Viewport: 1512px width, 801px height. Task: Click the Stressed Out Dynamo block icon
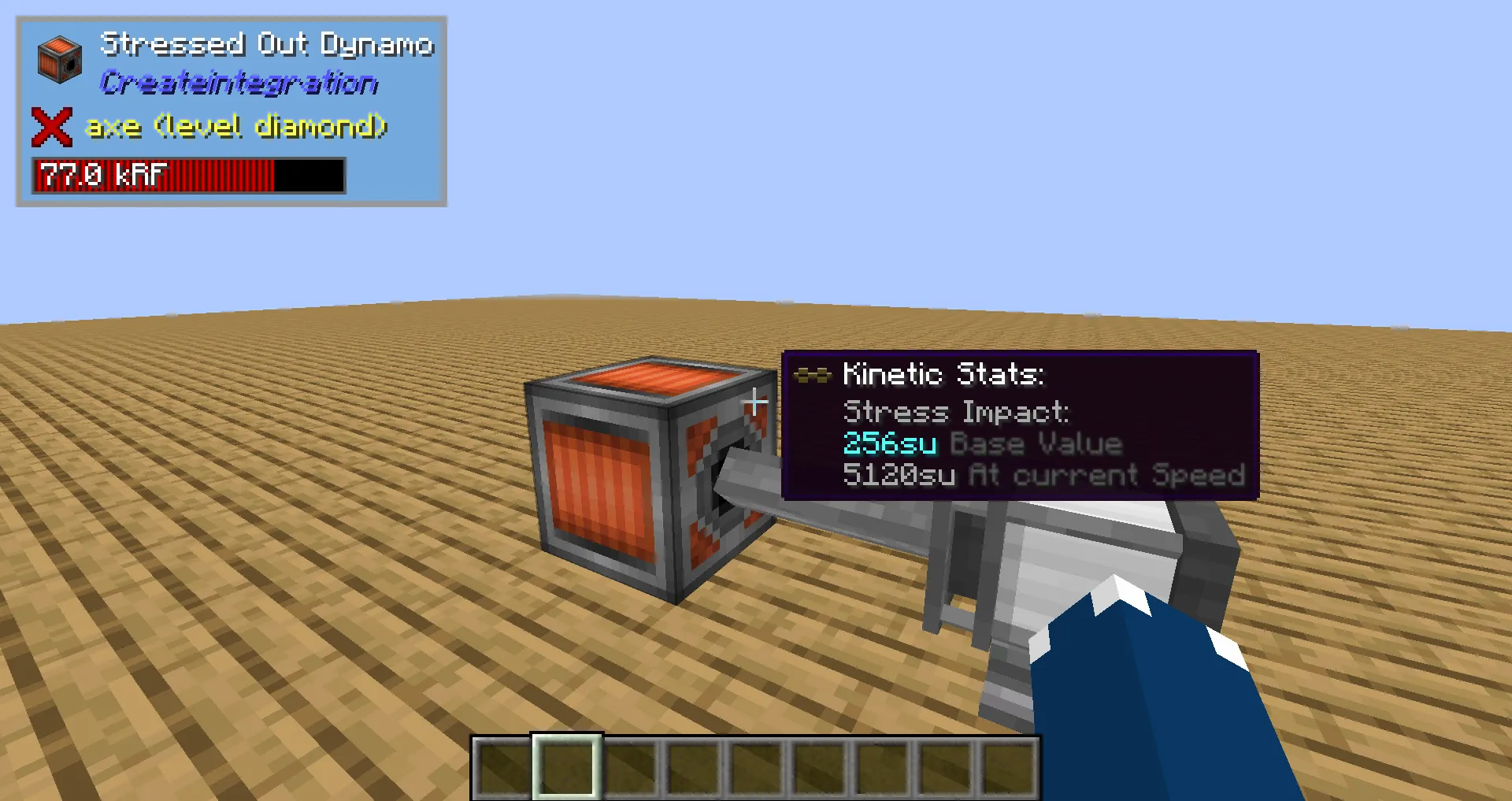[x=59, y=60]
